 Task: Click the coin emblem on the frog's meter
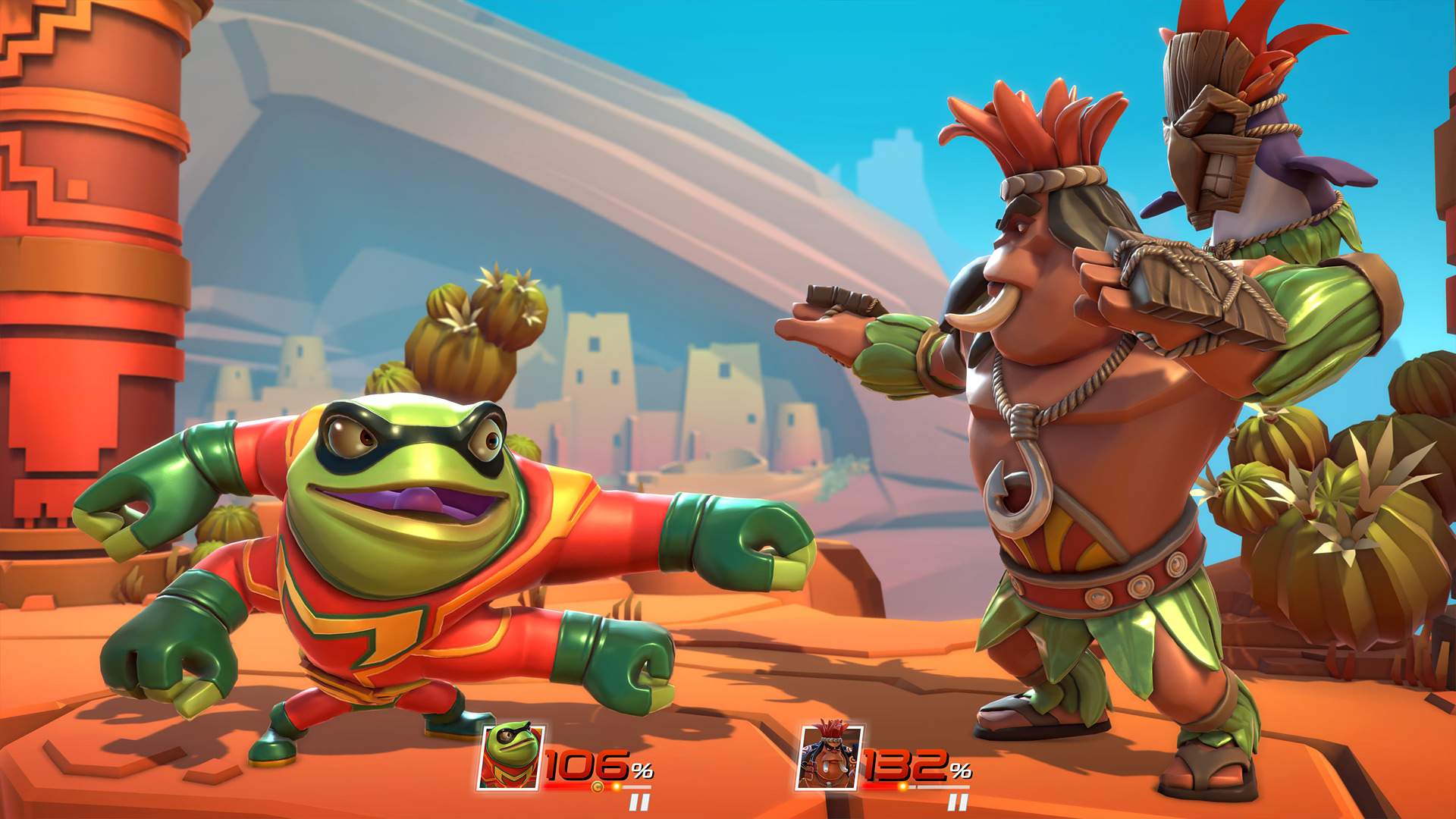597,787
